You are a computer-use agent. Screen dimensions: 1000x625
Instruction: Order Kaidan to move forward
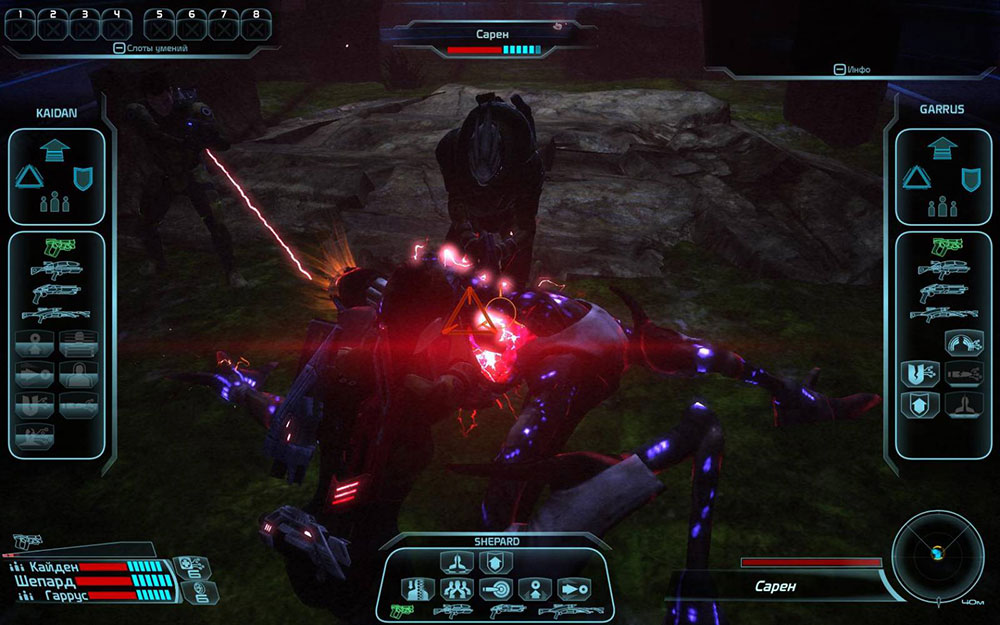pyautogui.click(x=58, y=149)
